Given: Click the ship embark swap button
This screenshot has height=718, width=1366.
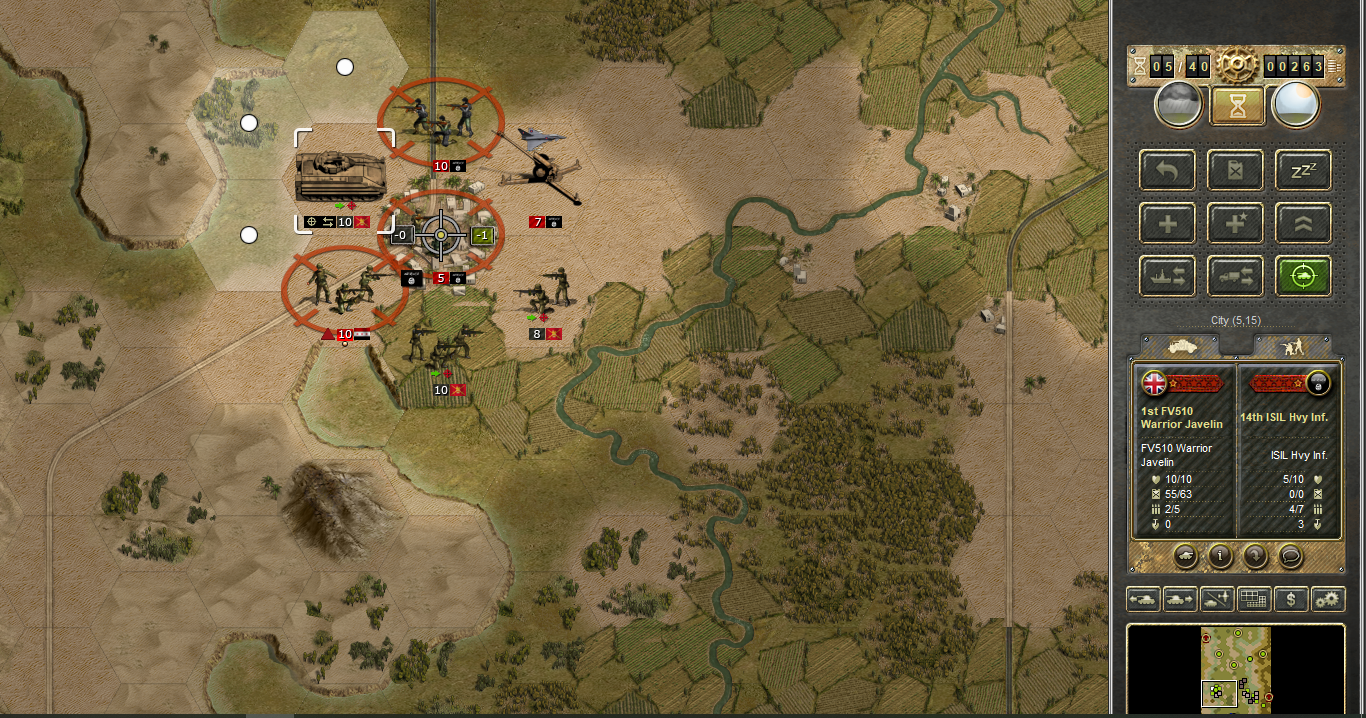Looking at the screenshot, I should click(1167, 276).
